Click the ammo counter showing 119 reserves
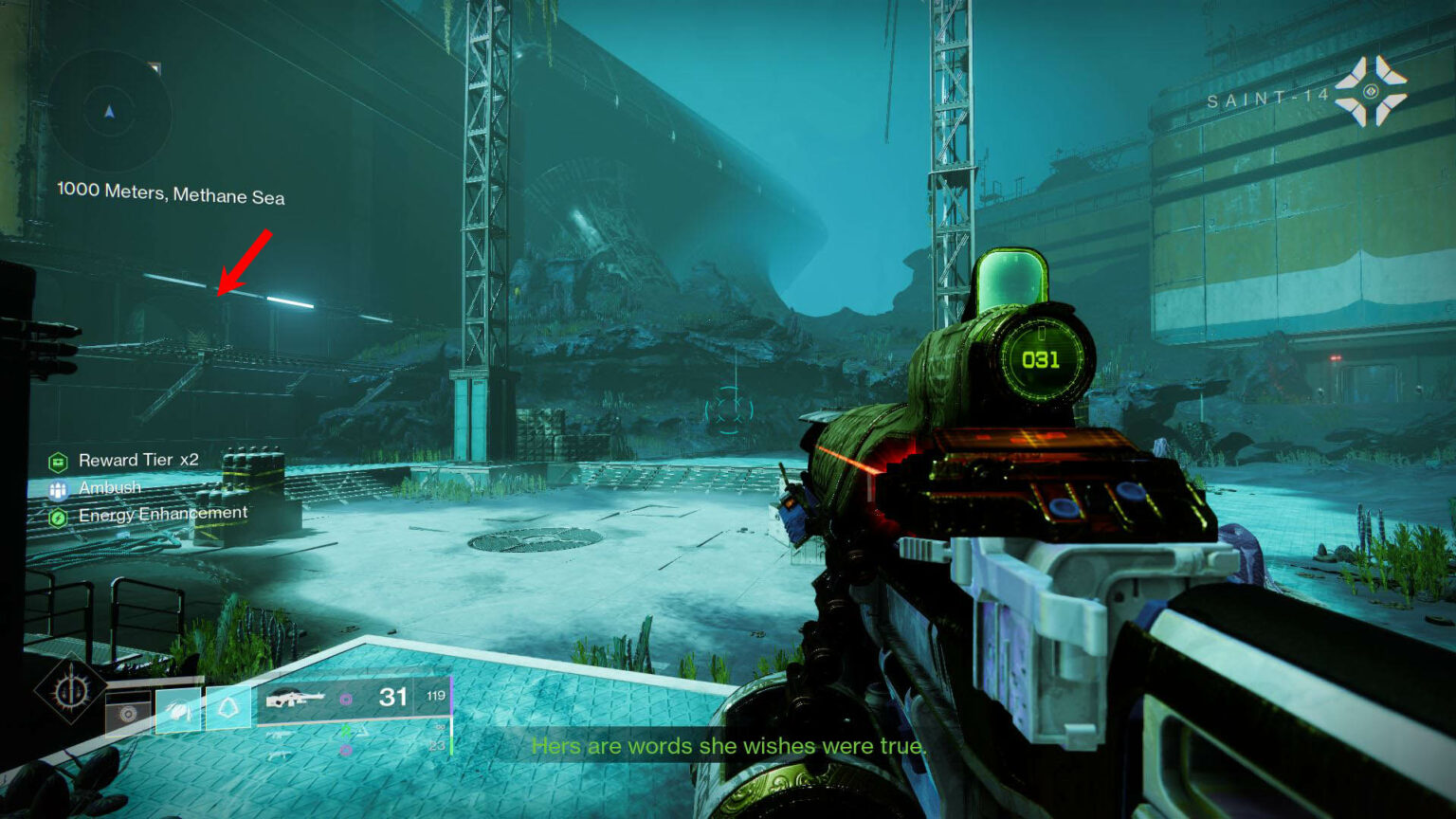Screen dimensions: 1456x819 (x=436, y=695)
